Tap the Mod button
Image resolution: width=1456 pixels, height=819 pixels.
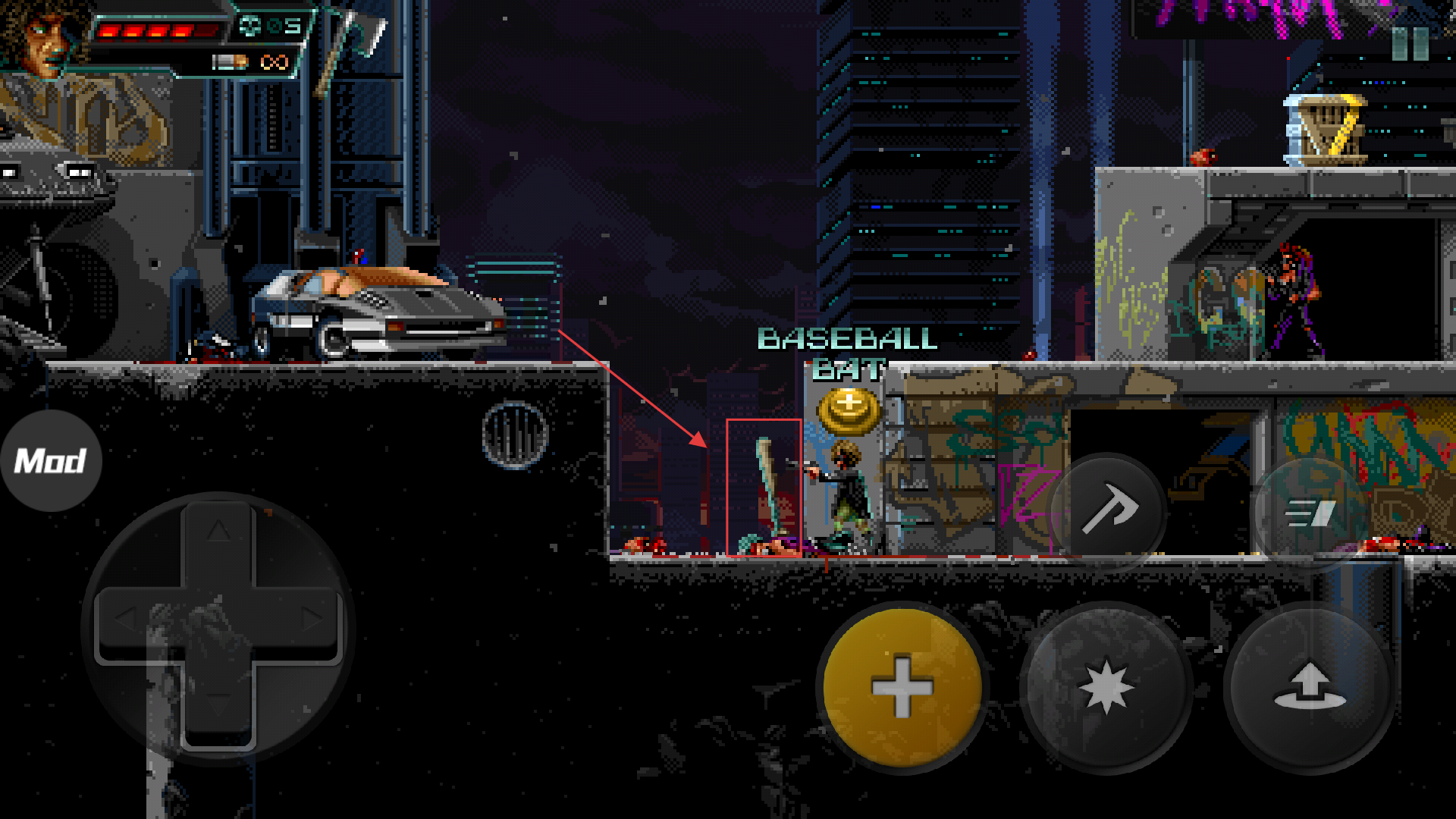tap(51, 460)
